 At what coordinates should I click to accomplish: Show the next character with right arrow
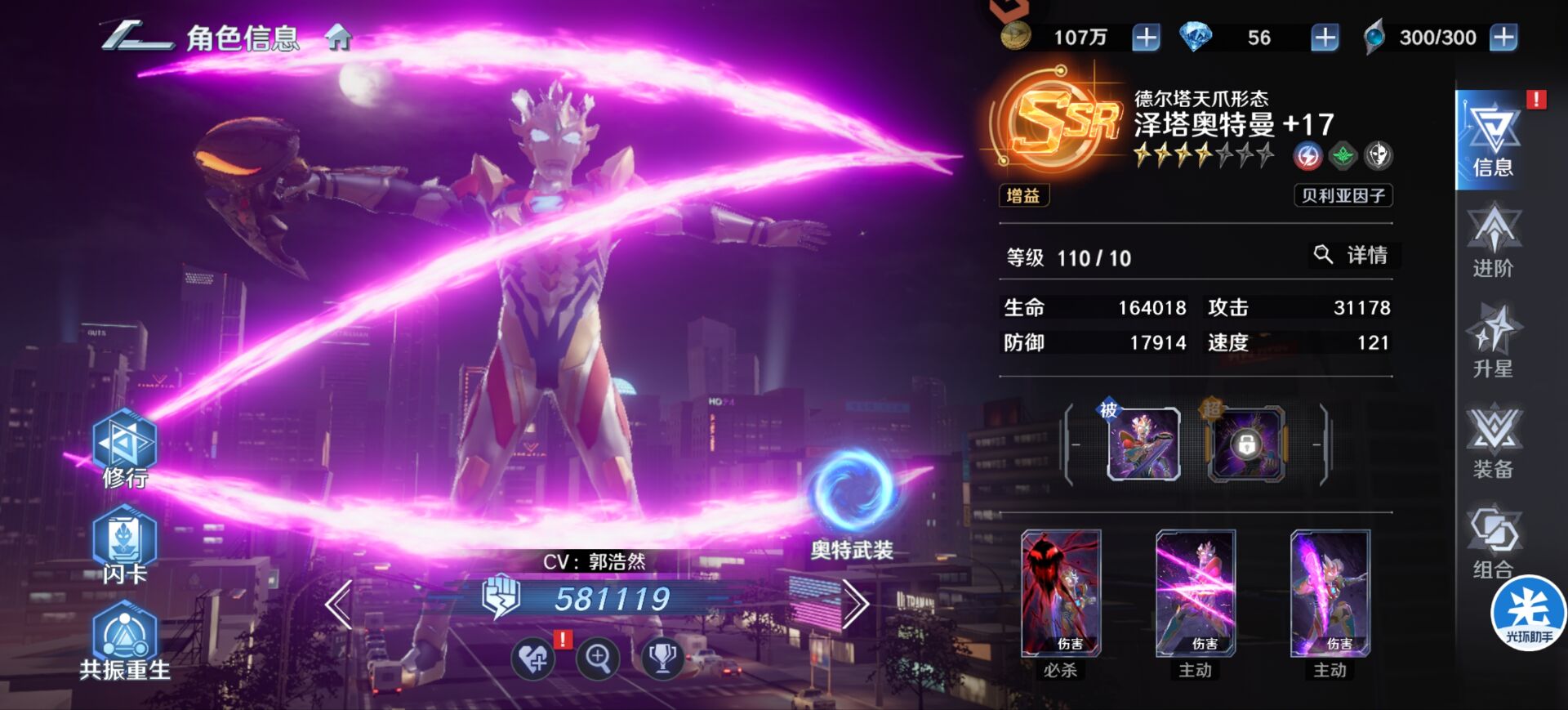(x=854, y=605)
